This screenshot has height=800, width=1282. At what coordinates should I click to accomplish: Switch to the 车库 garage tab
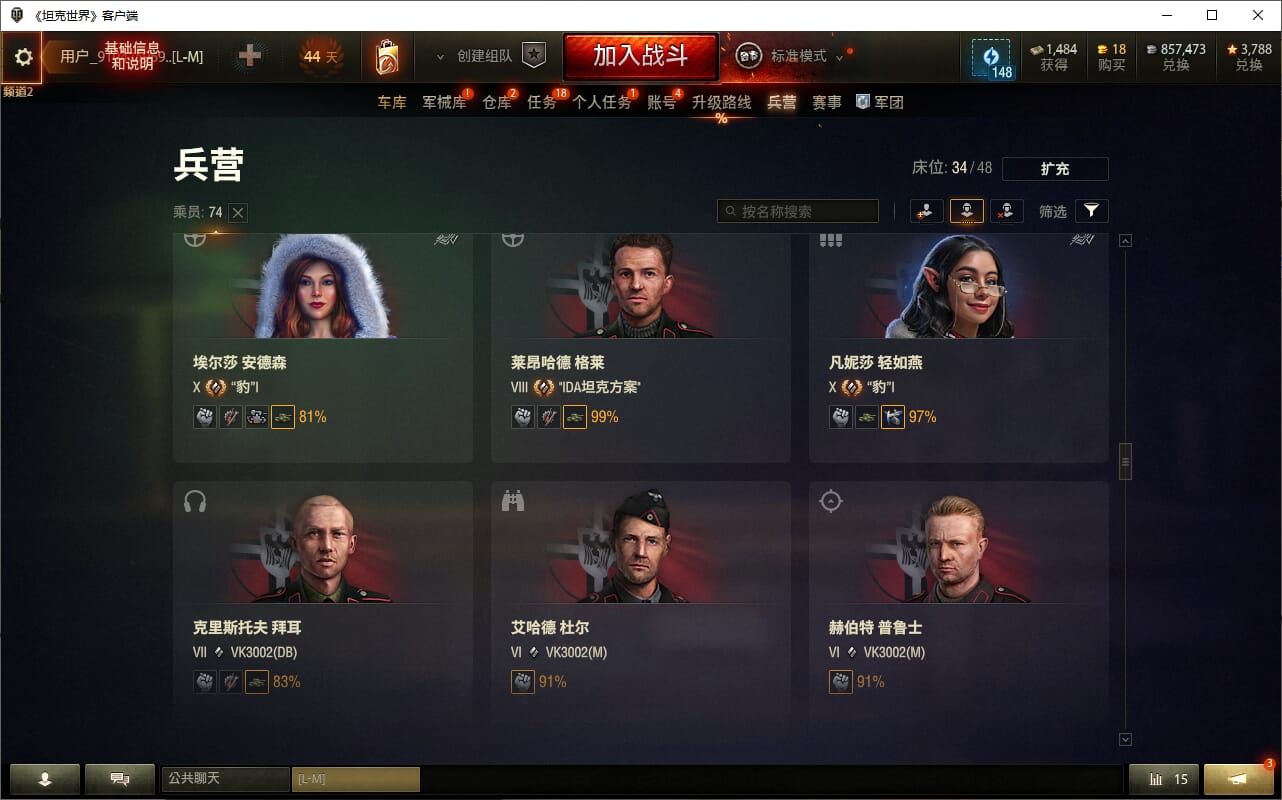point(392,102)
